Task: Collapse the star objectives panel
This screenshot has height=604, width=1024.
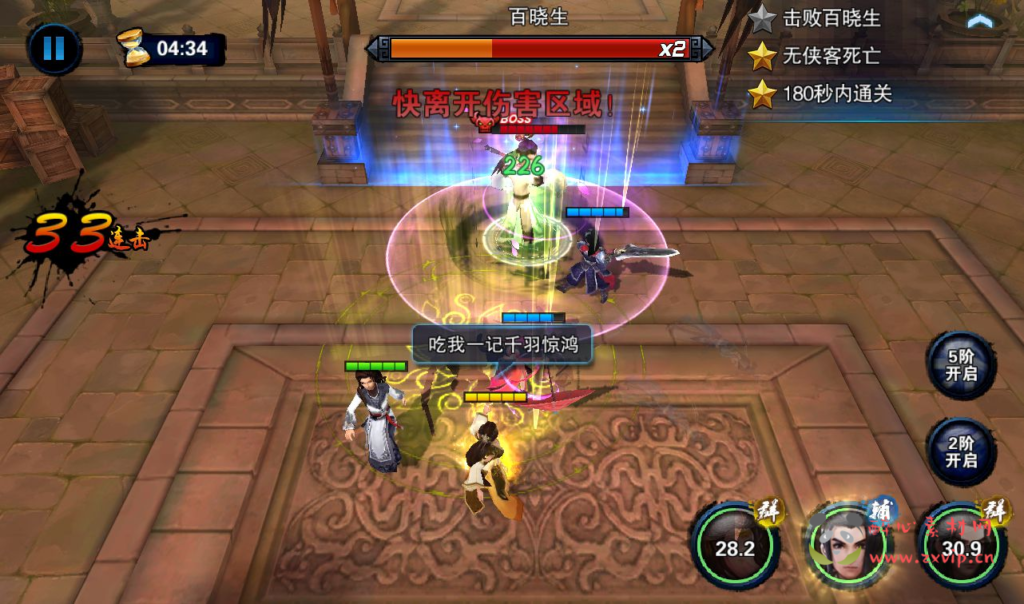Action: click(x=980, y=20)
